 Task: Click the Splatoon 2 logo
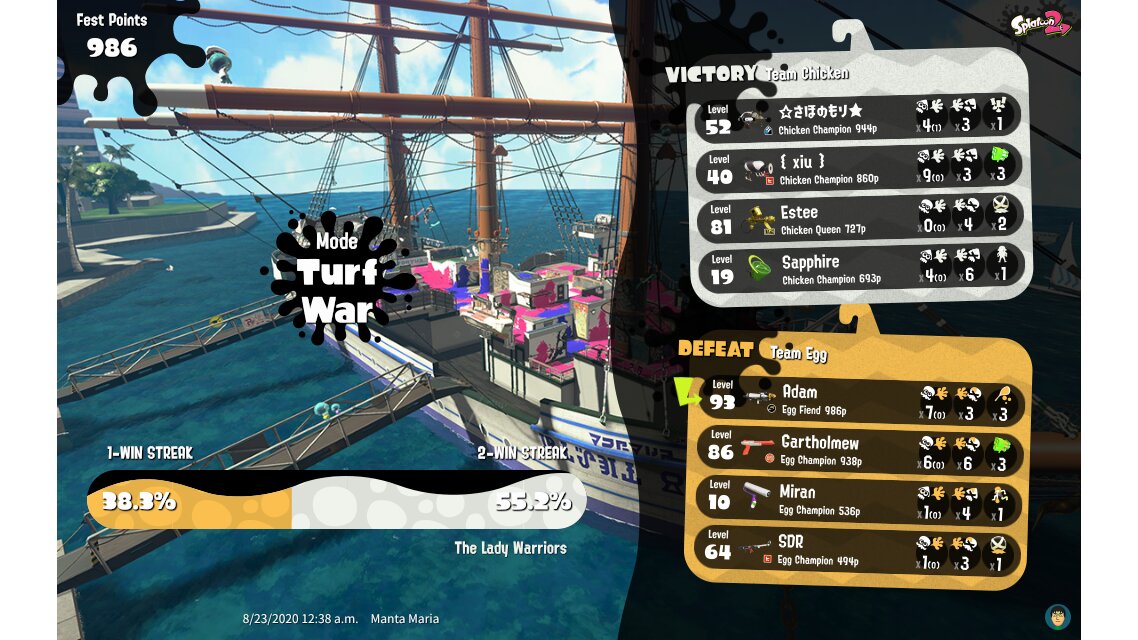[x=1040, y=24]
